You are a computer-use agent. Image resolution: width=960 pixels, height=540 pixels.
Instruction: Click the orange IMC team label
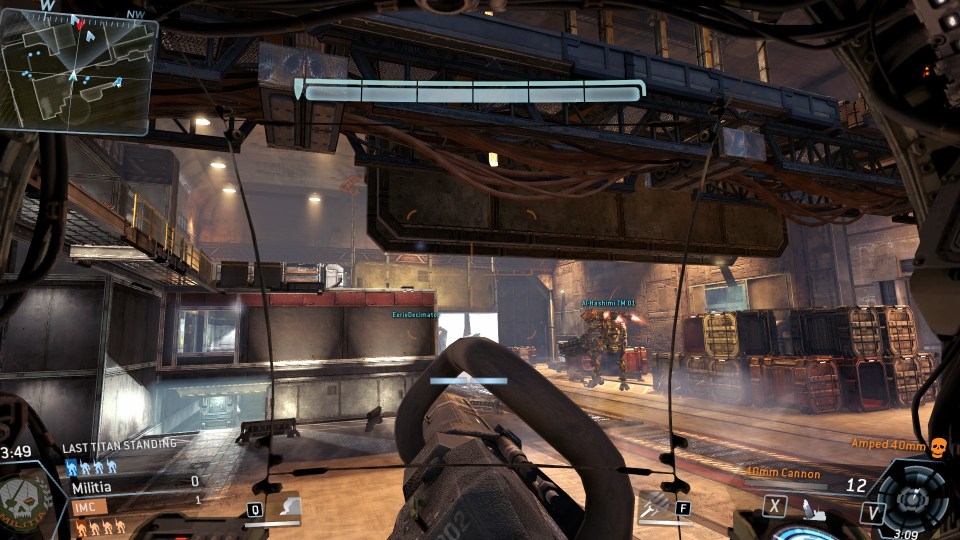88,507
